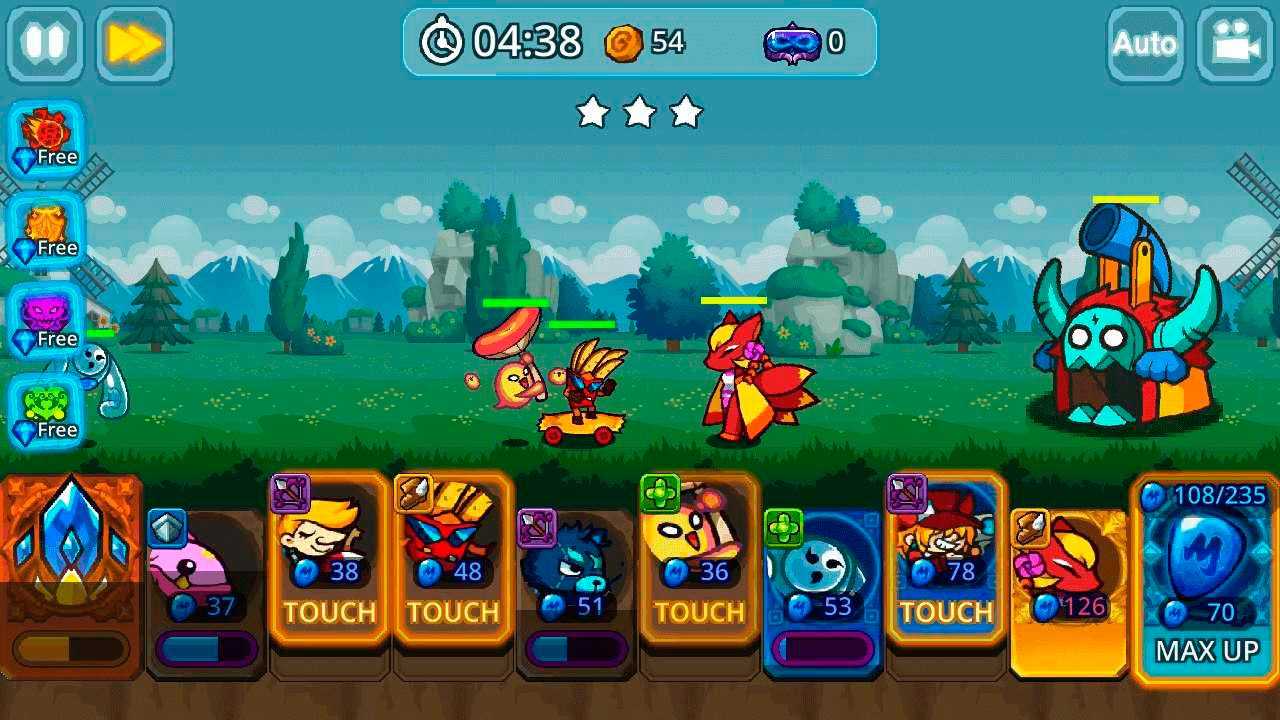Click the video camera button
Screen dimensions: 1280x720
click(x=1234, y=44)
